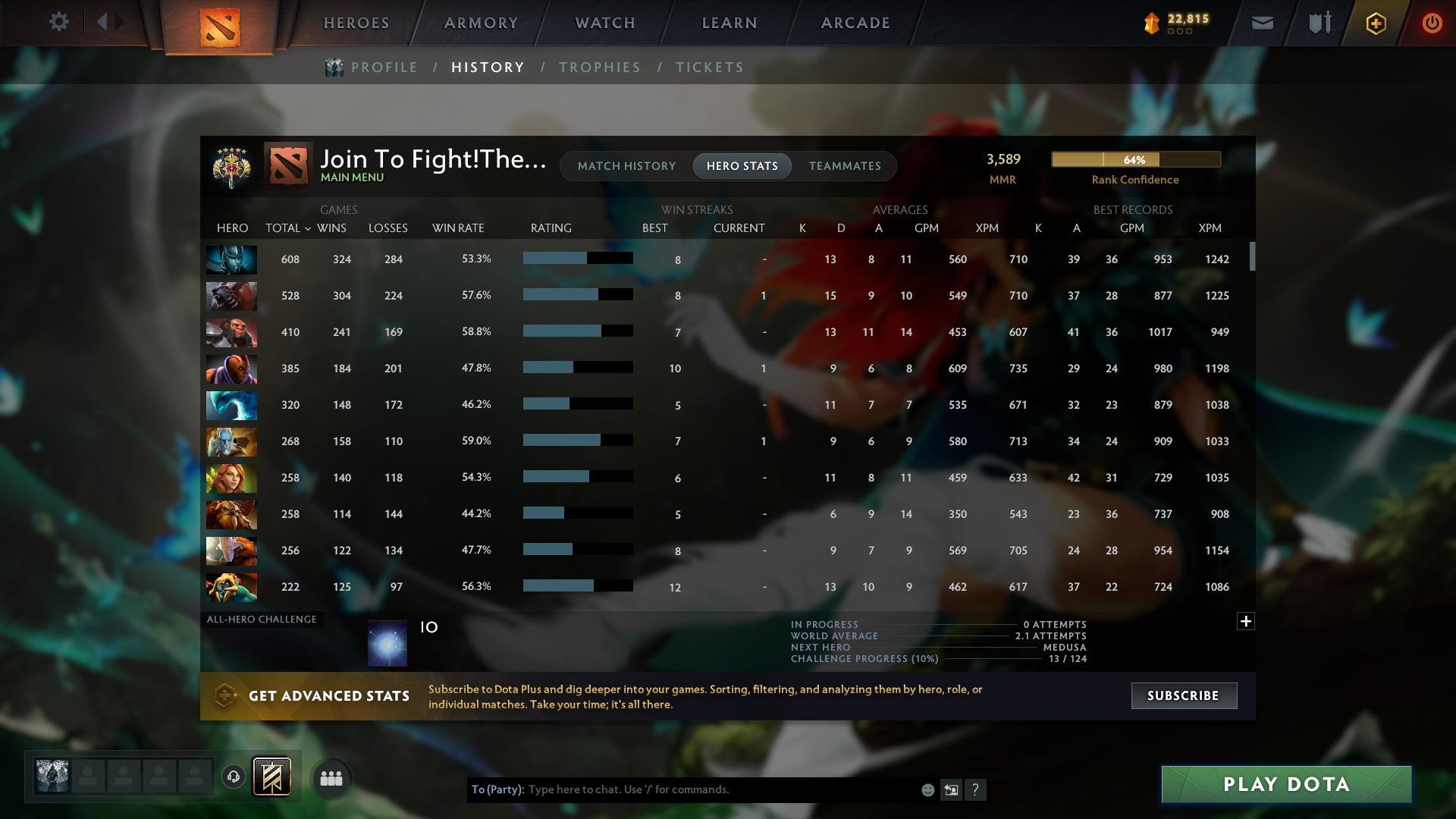Click the power disconnect icon
1456x819 pixels.
pyautogui.click(x=1432, y=23)
